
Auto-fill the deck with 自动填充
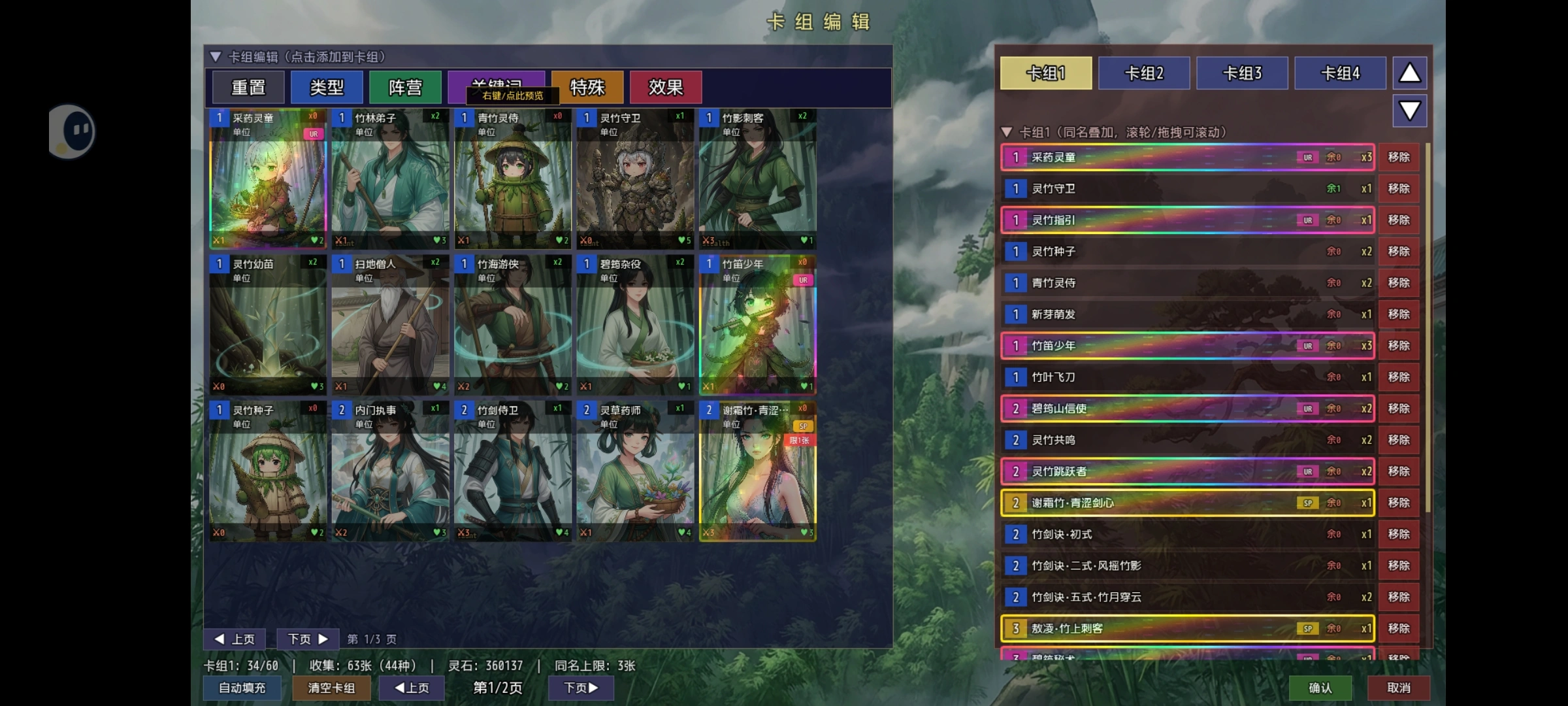pos(242,688)
